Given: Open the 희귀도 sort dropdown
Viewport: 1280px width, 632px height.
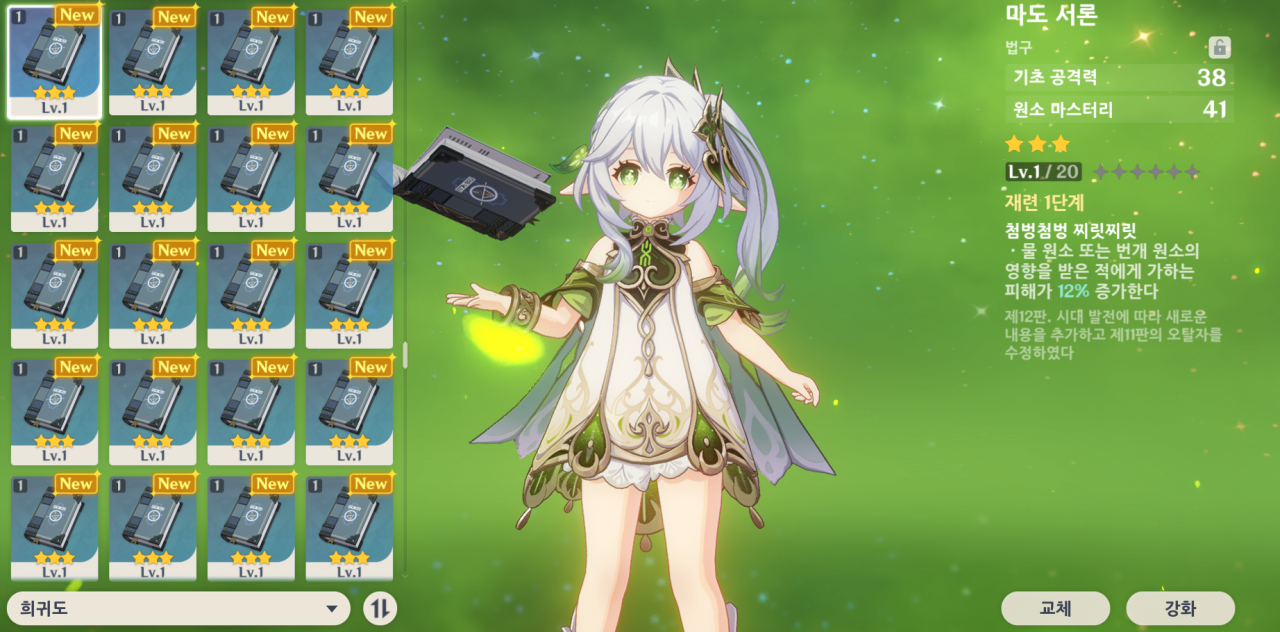Looking at the screenshot, I should pyautogui.click(x=178, y=608).
